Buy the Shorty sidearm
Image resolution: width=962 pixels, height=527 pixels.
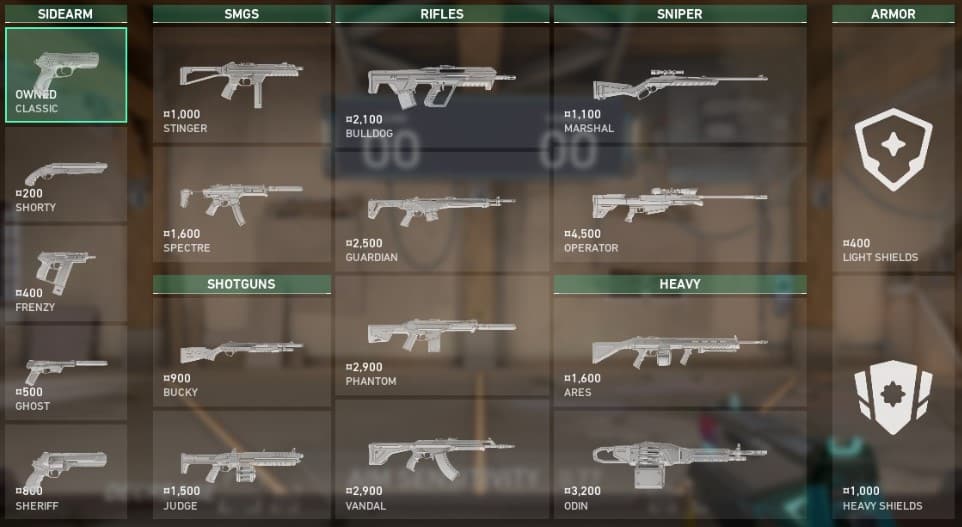66,175
